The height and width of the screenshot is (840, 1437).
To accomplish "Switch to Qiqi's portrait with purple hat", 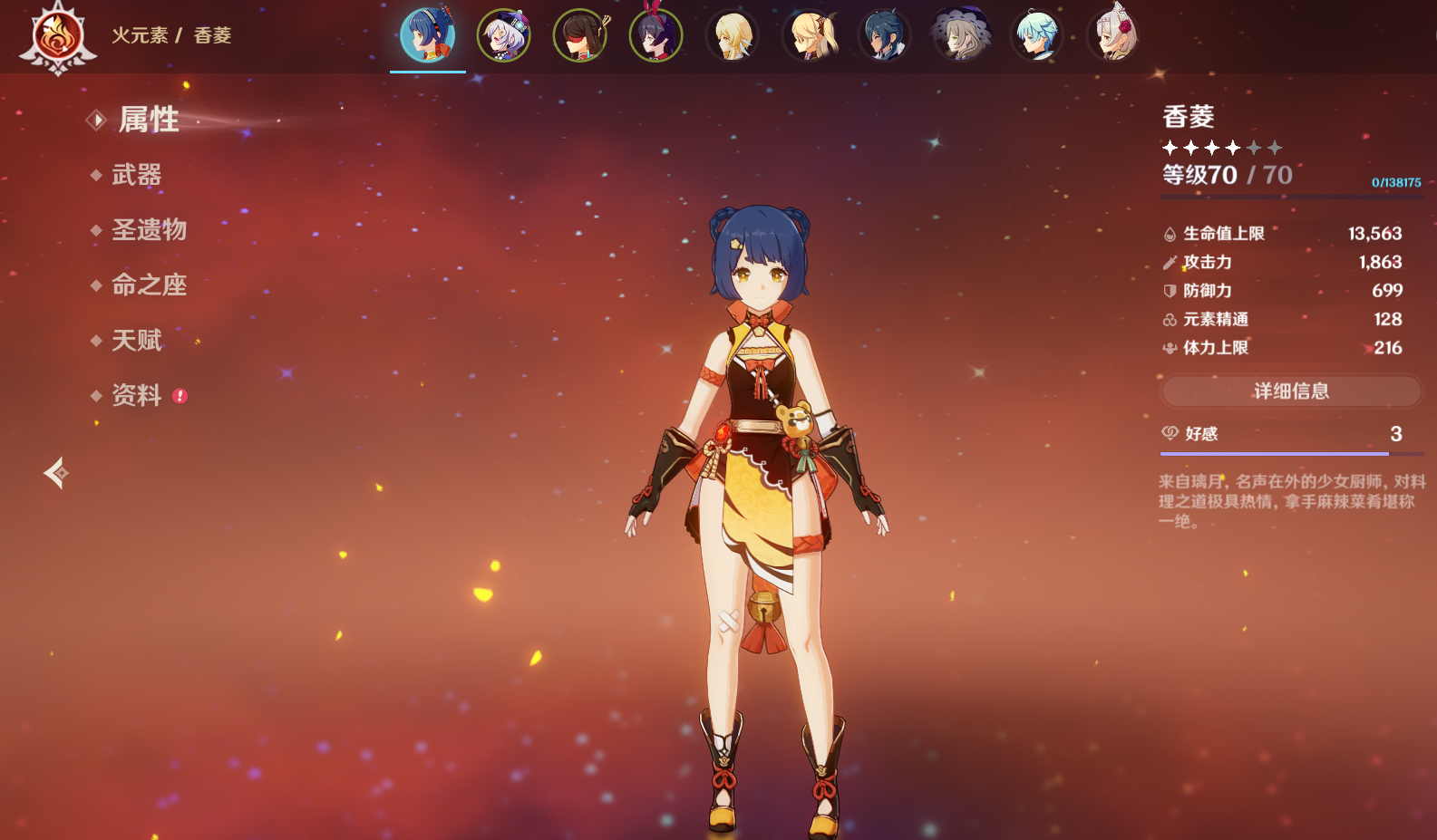I will (504, 35).
